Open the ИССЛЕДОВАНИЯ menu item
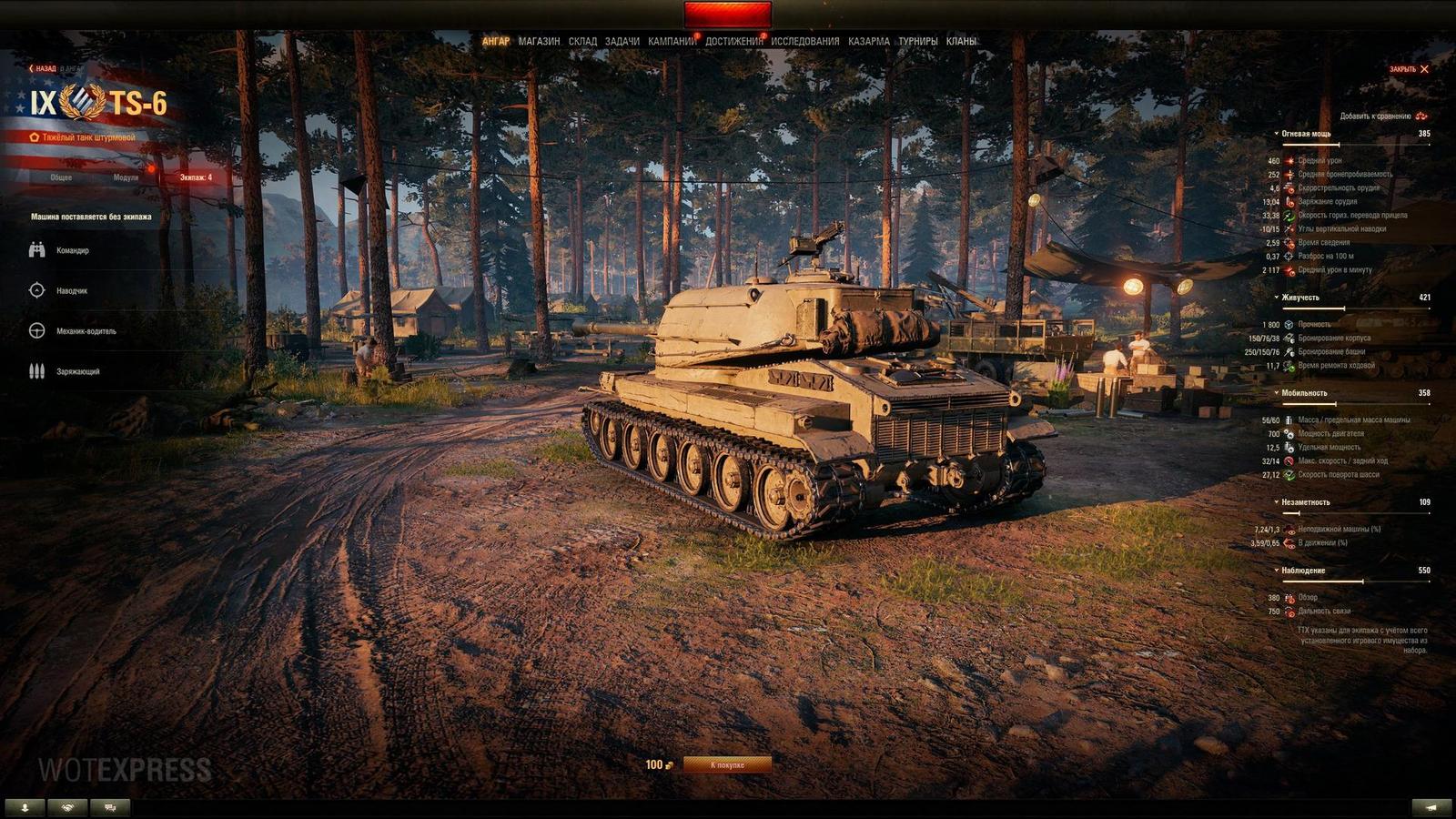 click(x=806, y=40)
